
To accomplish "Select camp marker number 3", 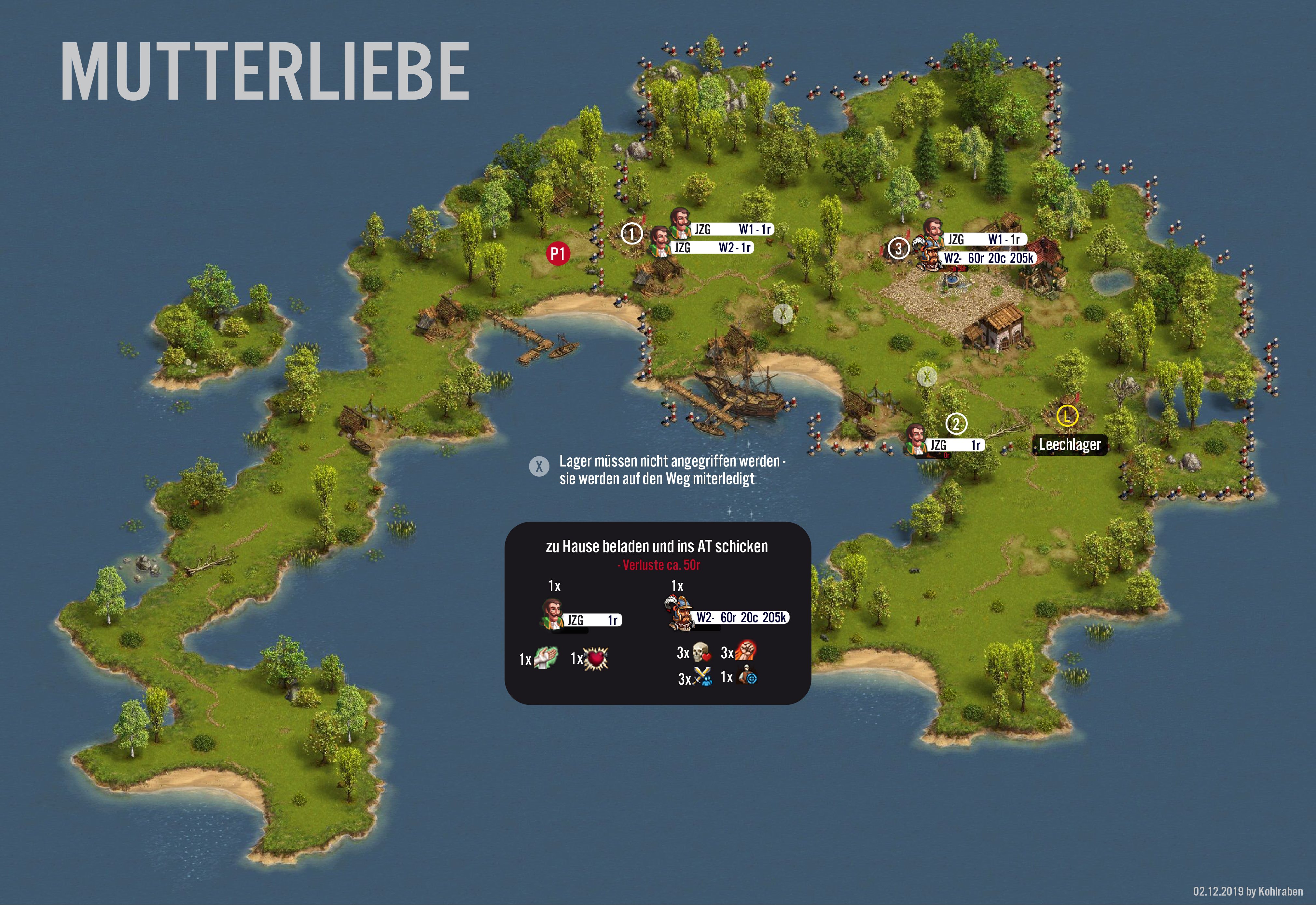I will [897, 248].
